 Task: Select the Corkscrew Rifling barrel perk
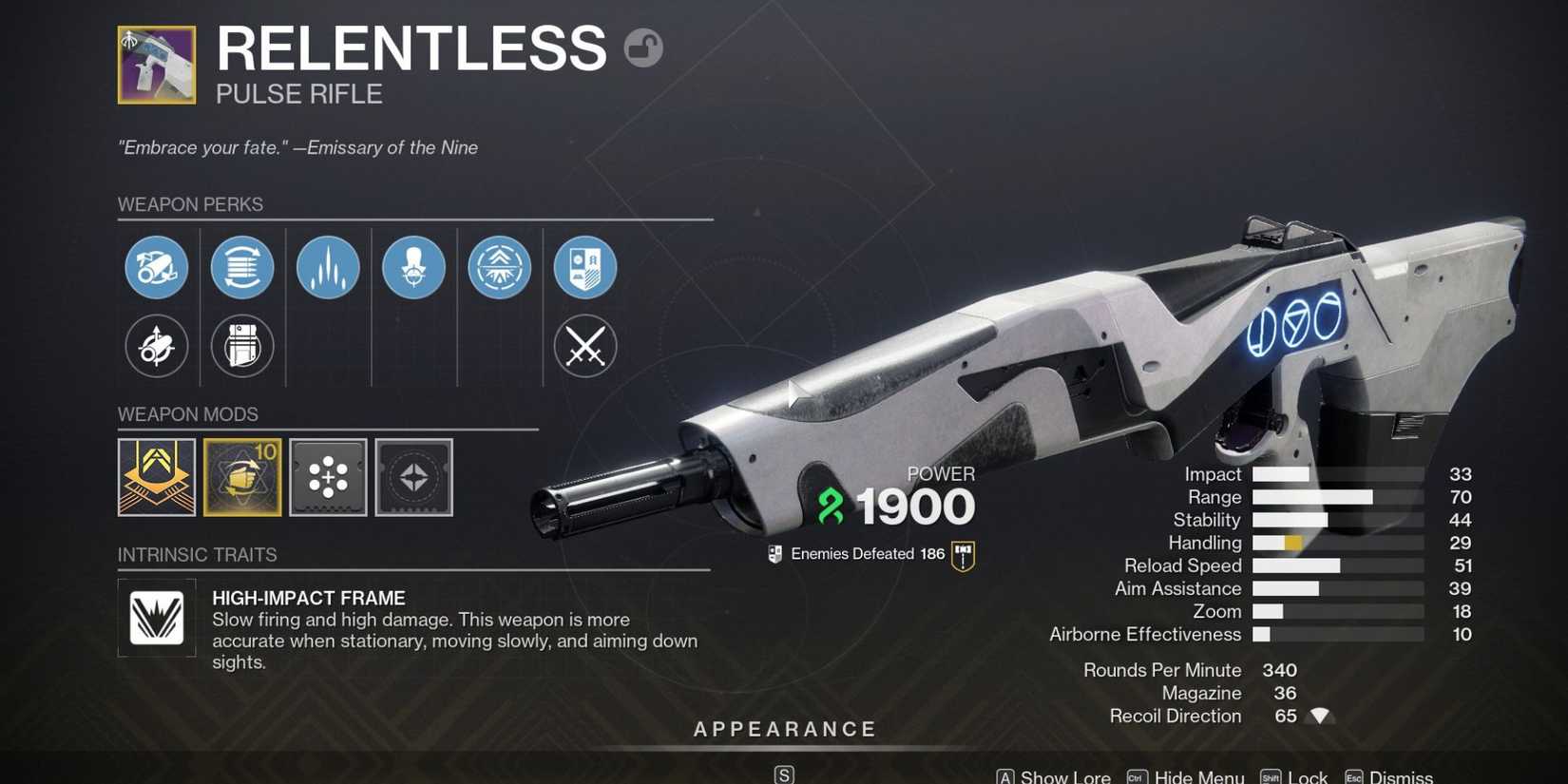pyautogui.click(x=157, y=267)
